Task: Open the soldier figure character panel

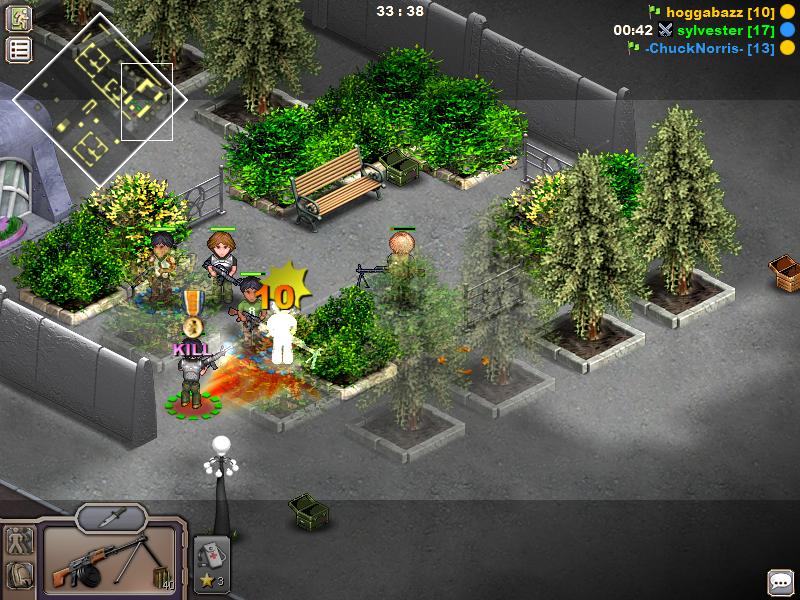Action: [x=19, y=543]
